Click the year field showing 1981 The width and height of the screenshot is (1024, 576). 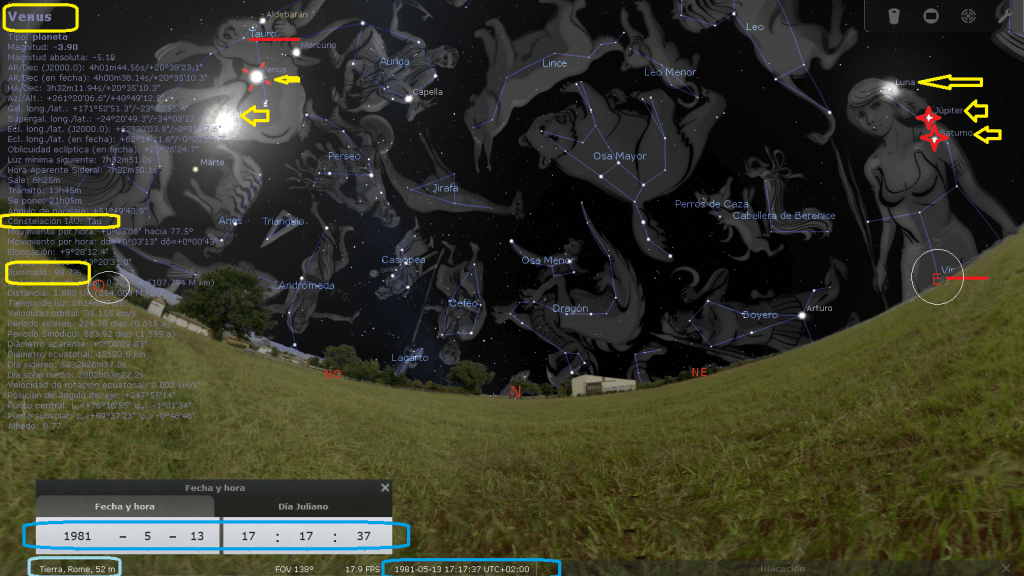[x=77, y=536]
